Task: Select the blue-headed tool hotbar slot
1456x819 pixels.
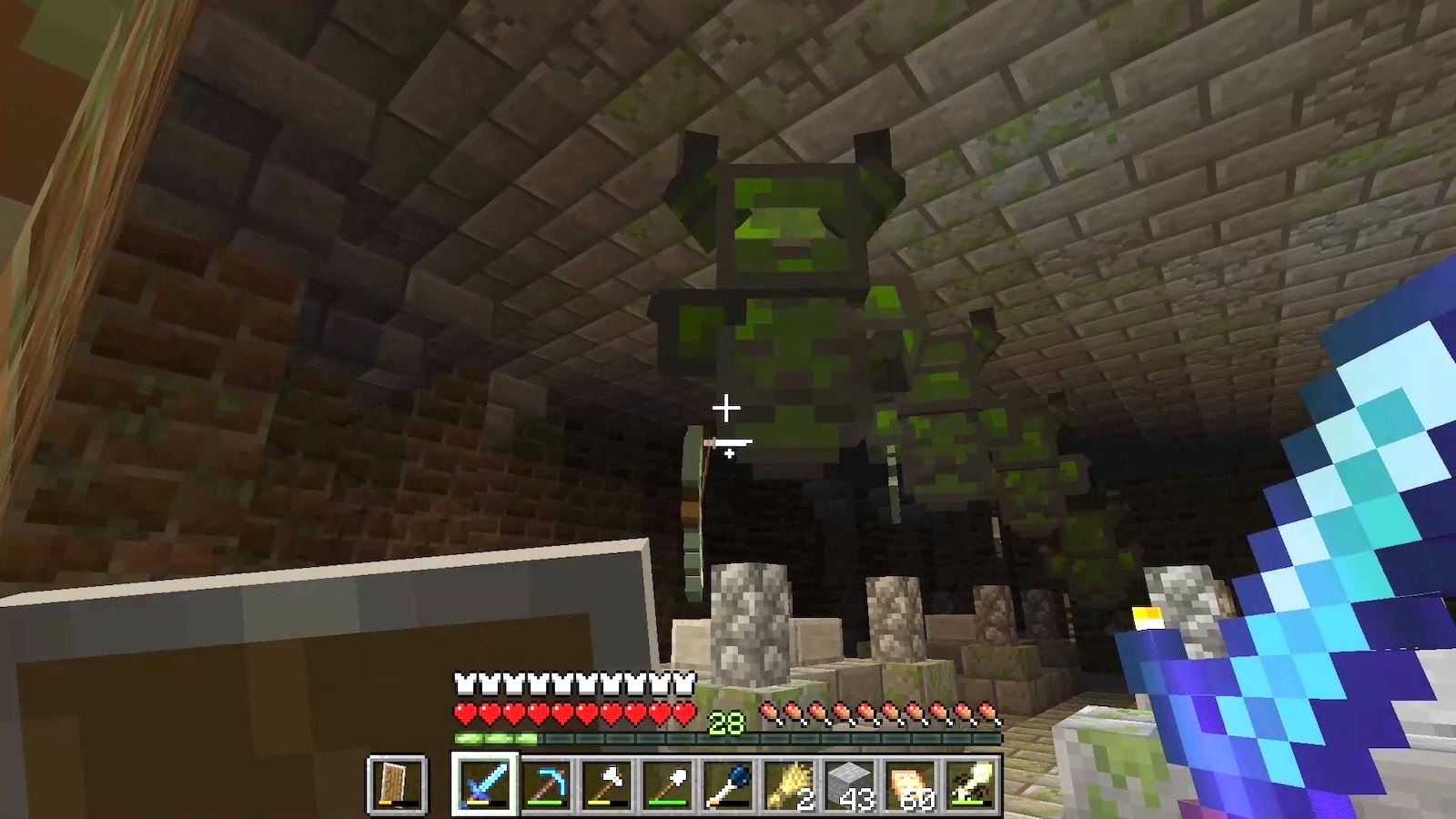Action: (729, 784)
